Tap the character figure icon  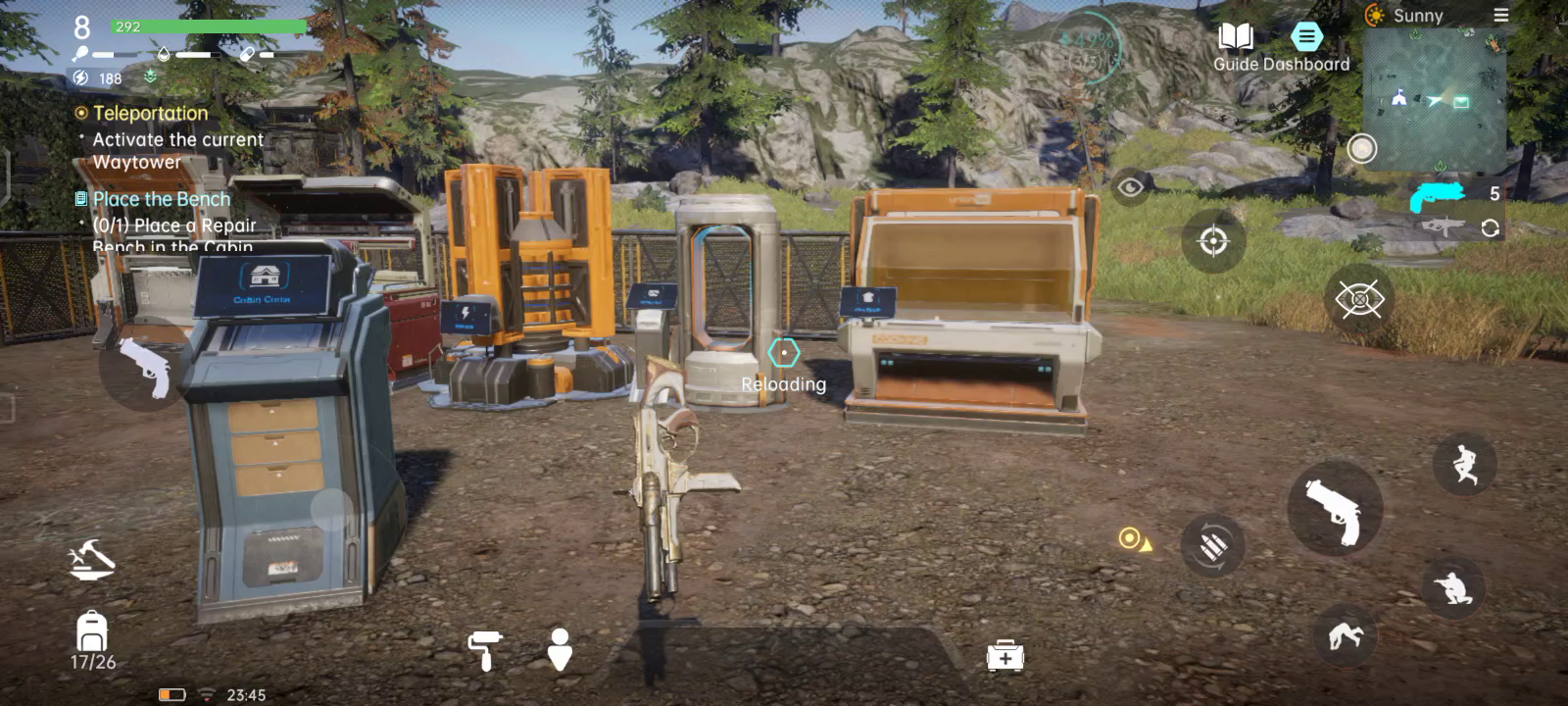pos(560,649)
